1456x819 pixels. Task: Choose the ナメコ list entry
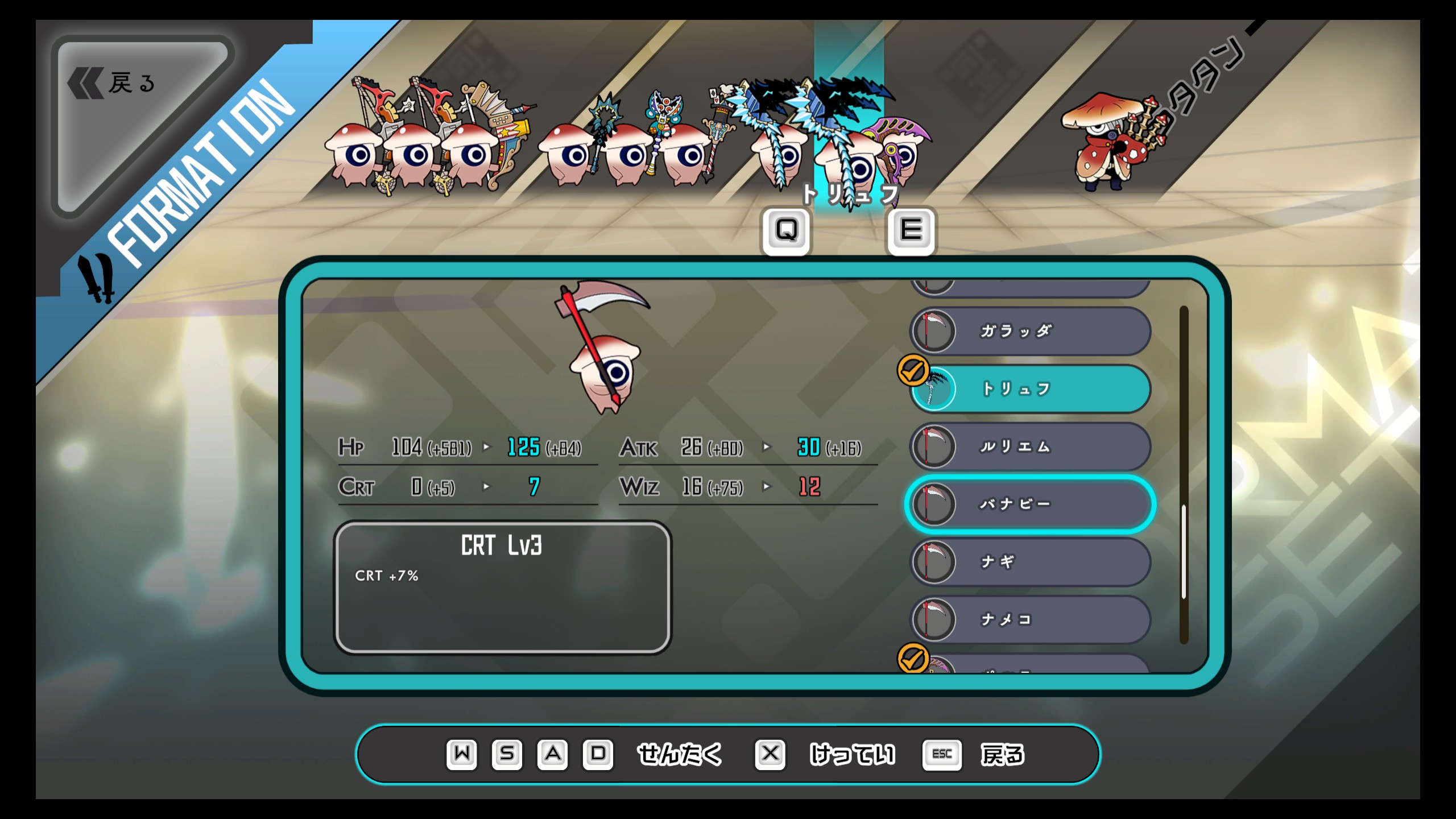[1031, 619]
